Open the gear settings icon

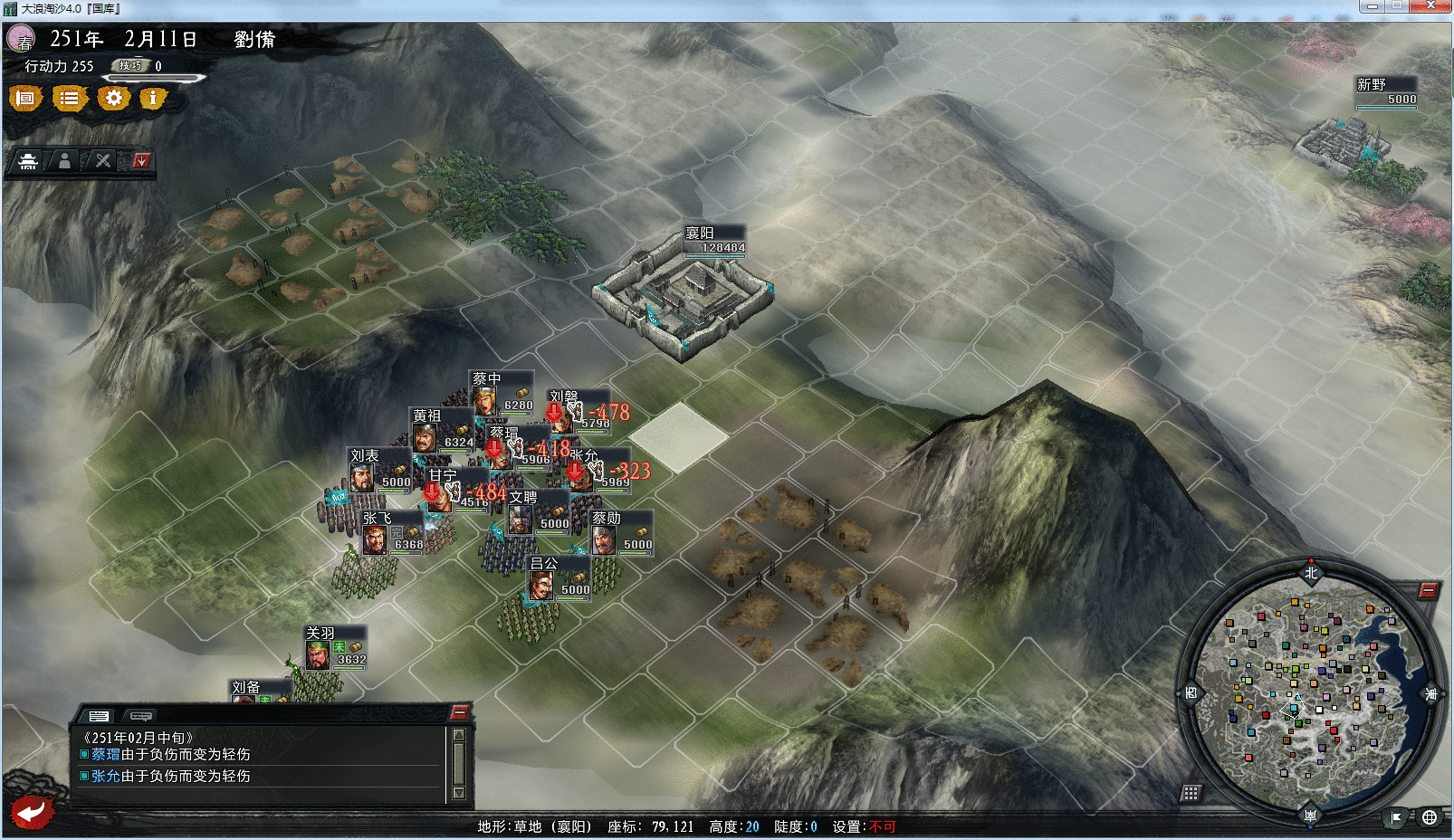pyautogui.click(x=113, y=98)
